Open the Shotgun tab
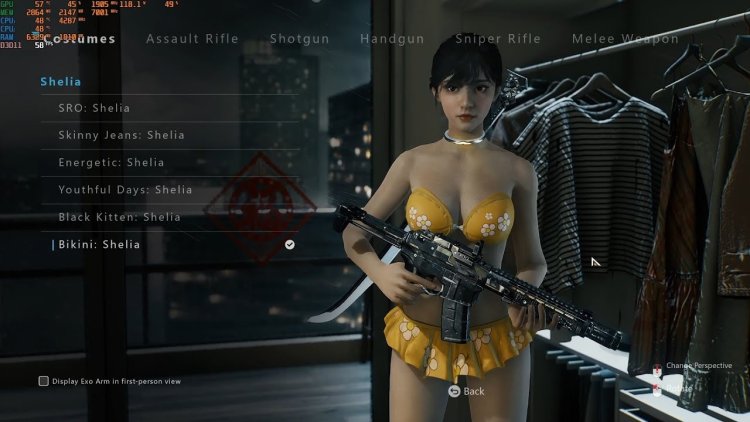Viewport: 750px width, 422px height. click(x=300, y=39)
